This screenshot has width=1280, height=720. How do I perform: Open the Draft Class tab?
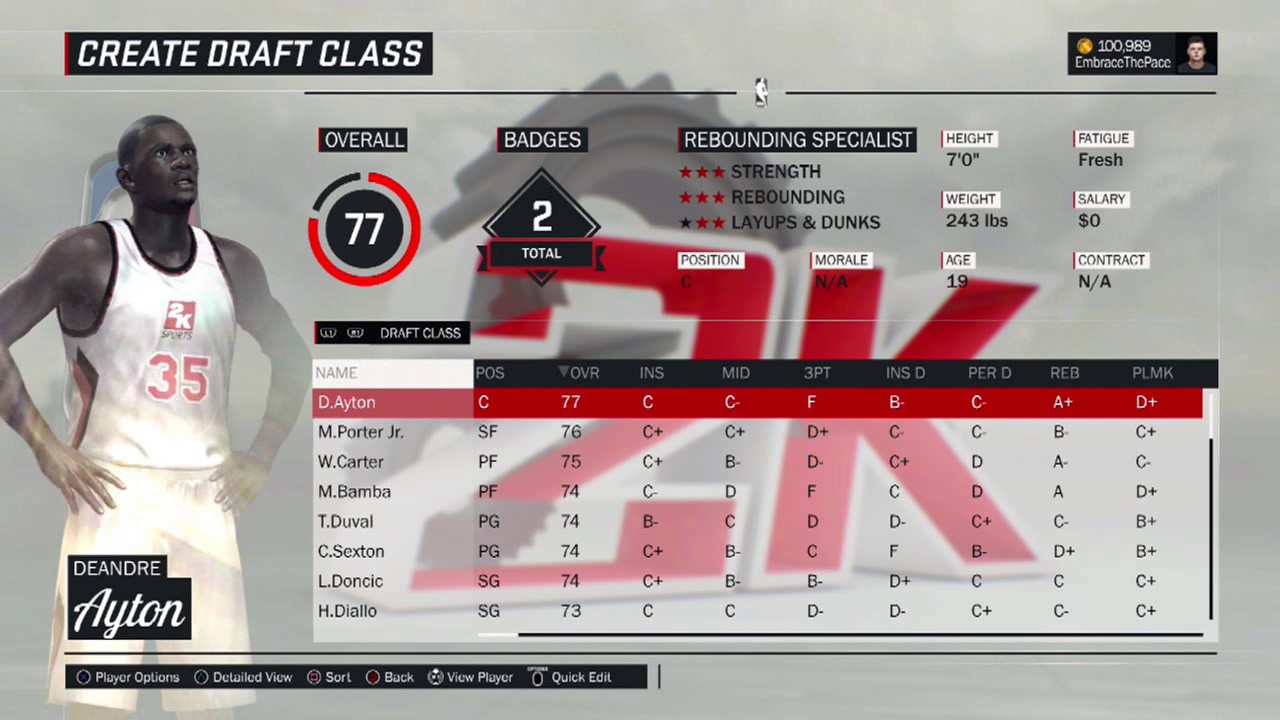pyautogui.click(x=420, y=333)
